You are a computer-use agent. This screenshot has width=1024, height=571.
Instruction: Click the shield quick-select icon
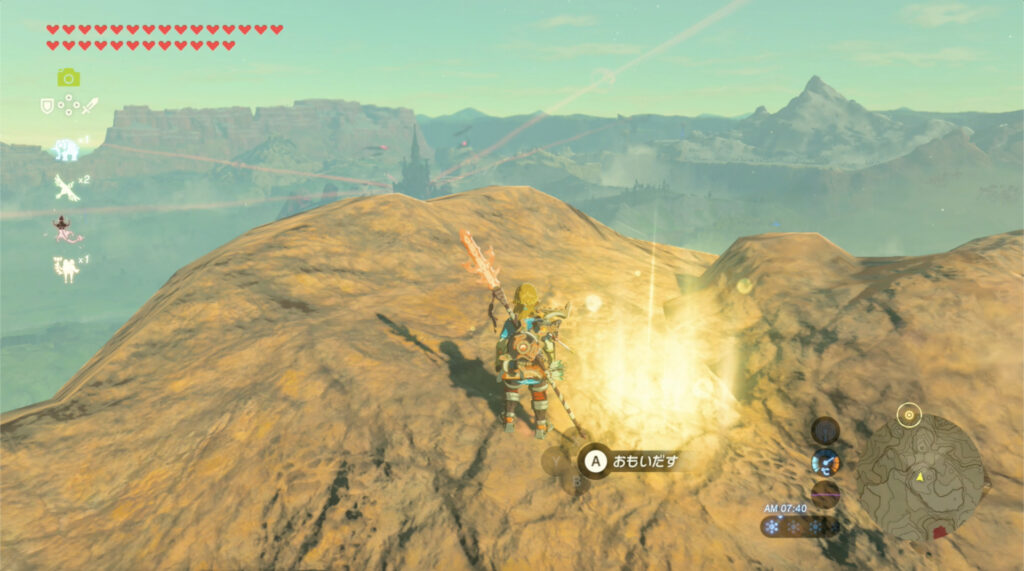(46, 105)
